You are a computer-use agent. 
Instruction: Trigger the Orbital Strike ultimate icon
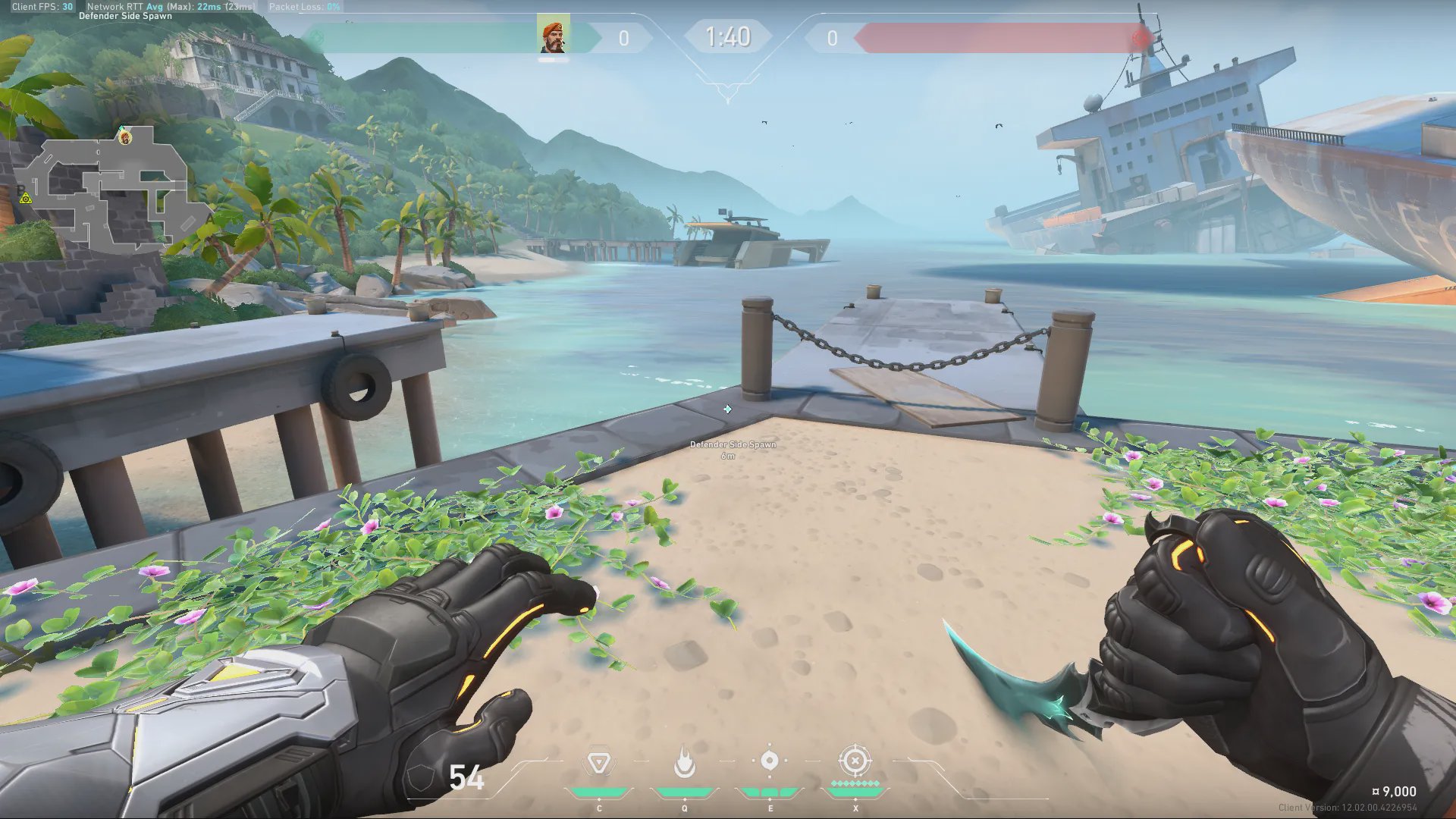coord(855,761)
